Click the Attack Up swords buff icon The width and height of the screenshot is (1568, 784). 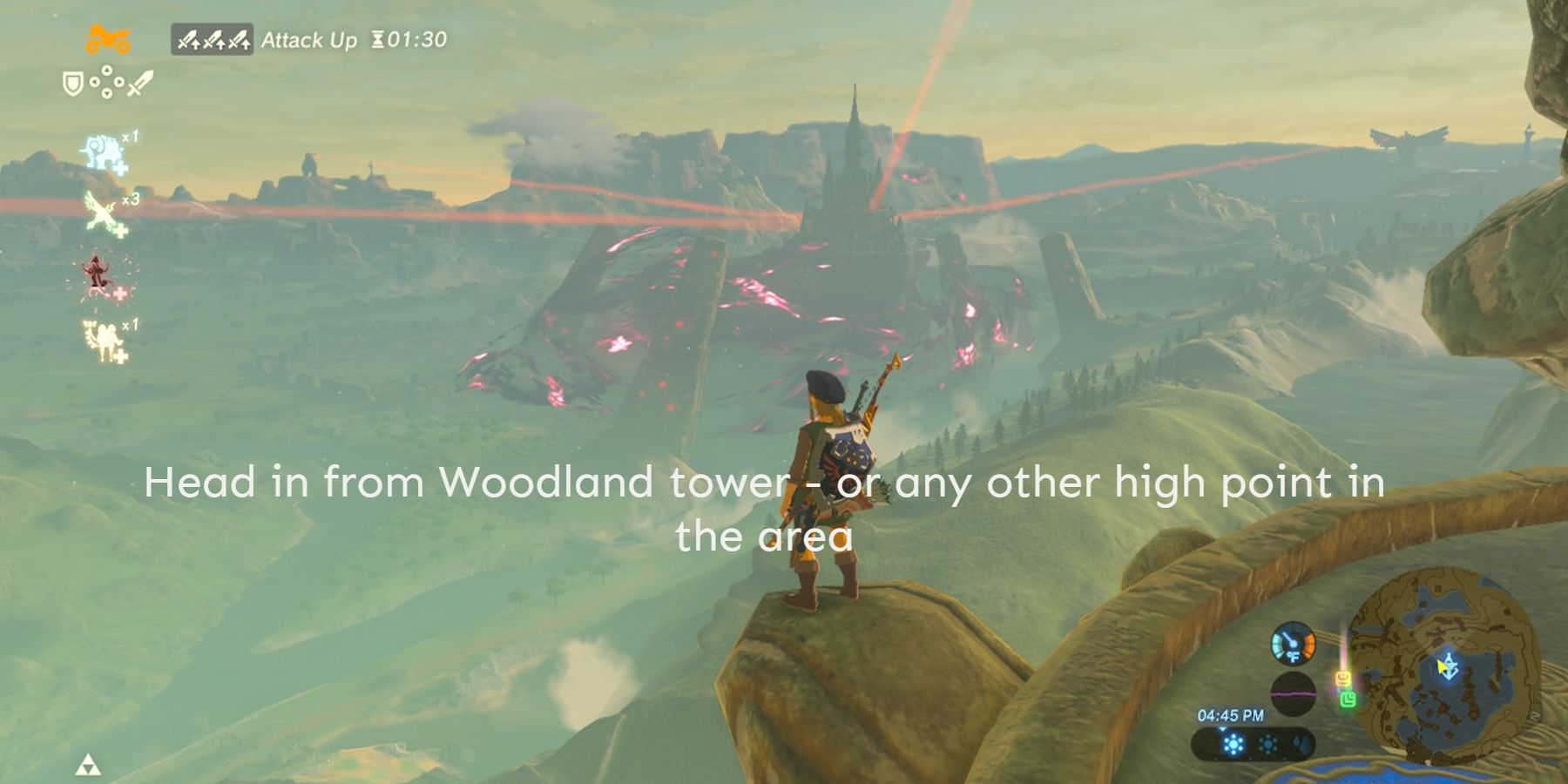tap(212, 40)
